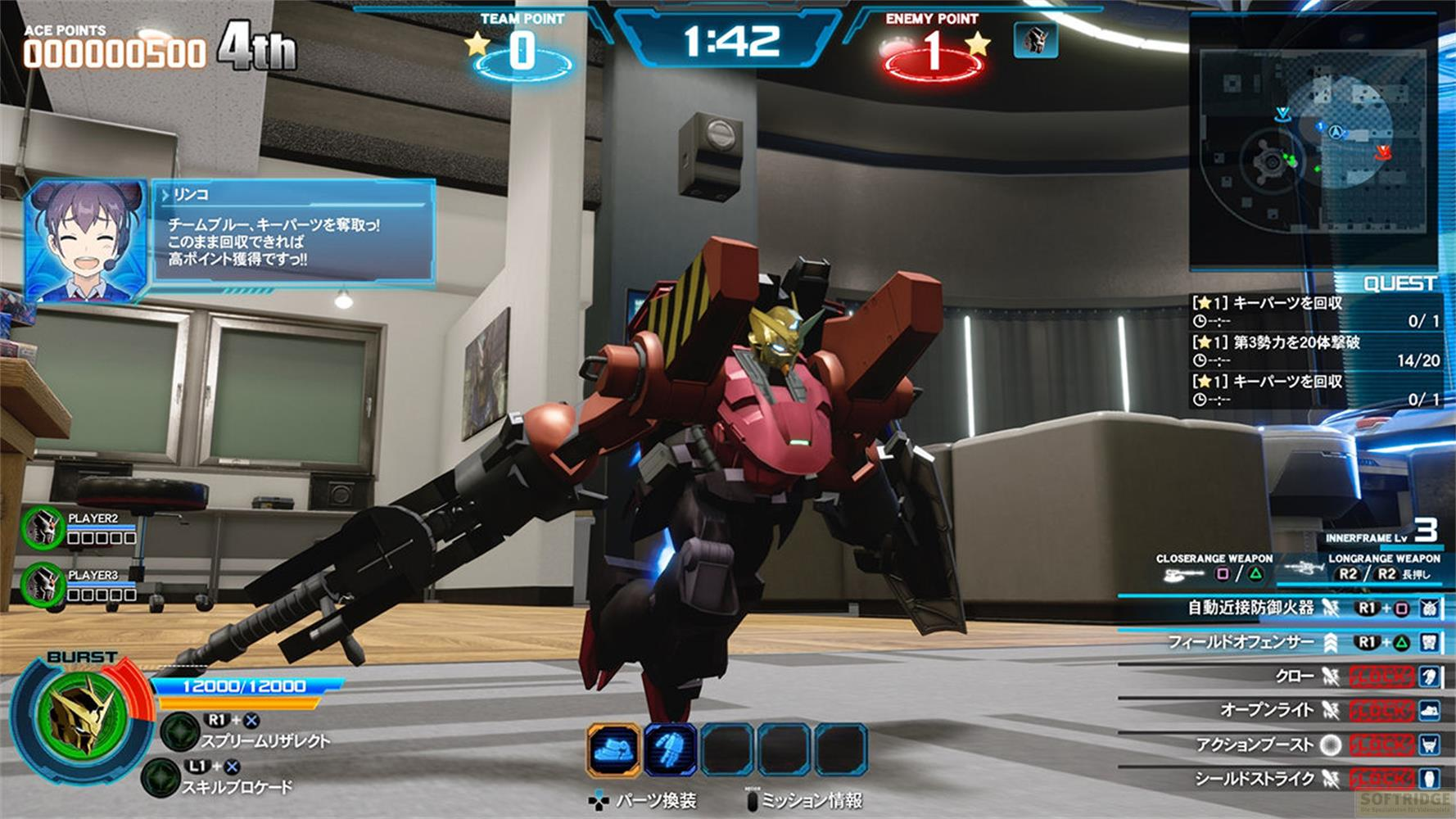
Task: Click the PLAYER3 teammate portrait
Action: point(43,585)
